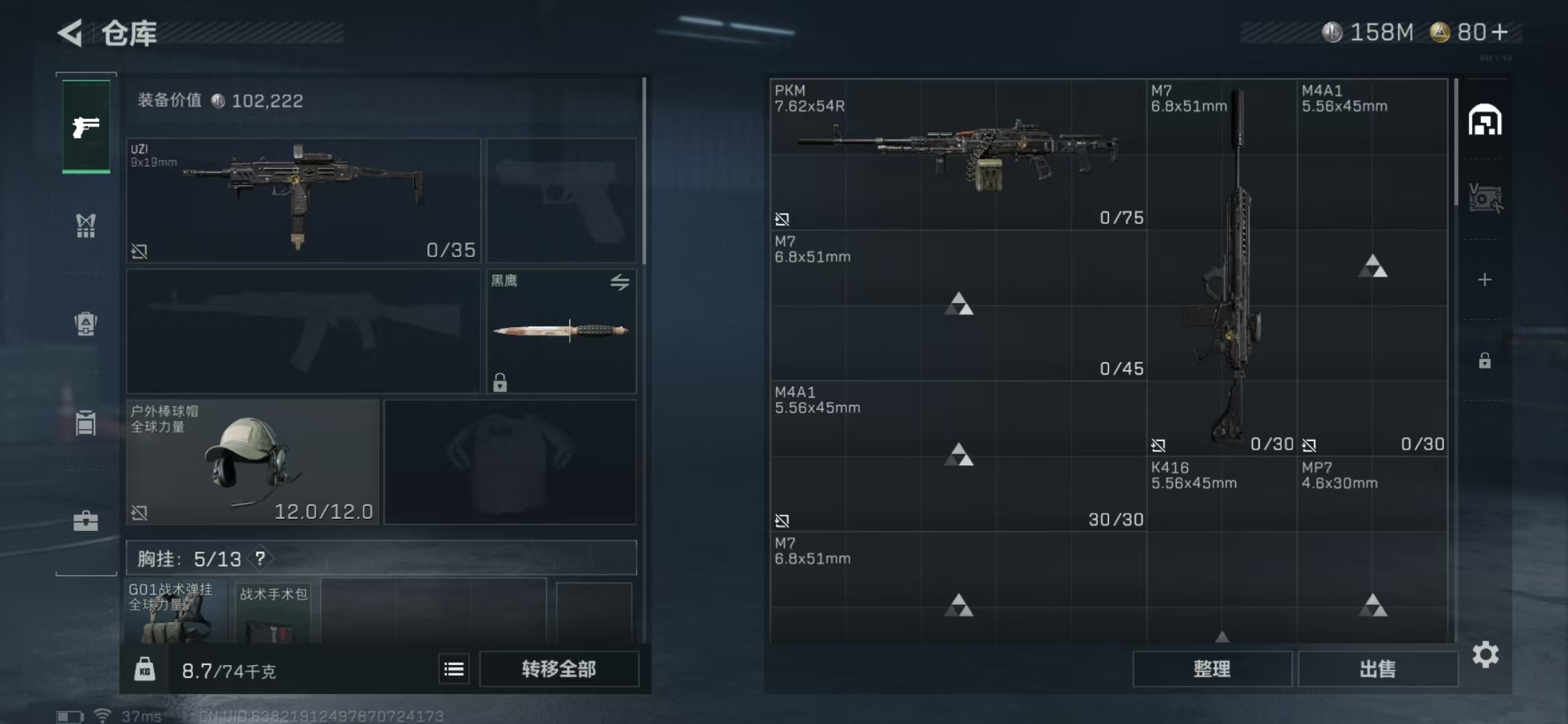Select the PKM 7.62x54R in the stash
The height and width of the screenshot is (724, 1568).
[958, 155]
